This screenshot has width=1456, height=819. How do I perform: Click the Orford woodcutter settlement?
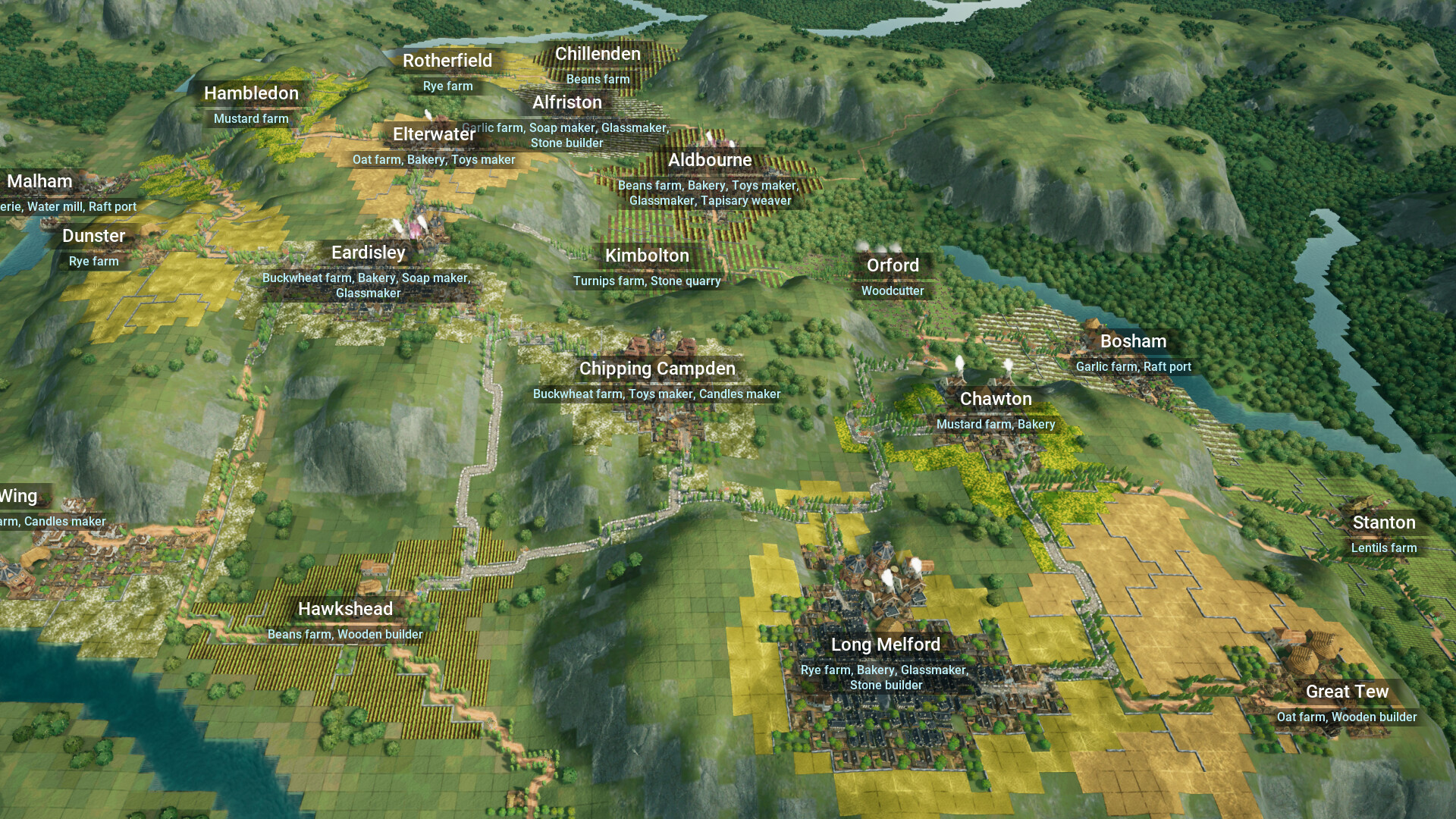(x=893, y=265)
